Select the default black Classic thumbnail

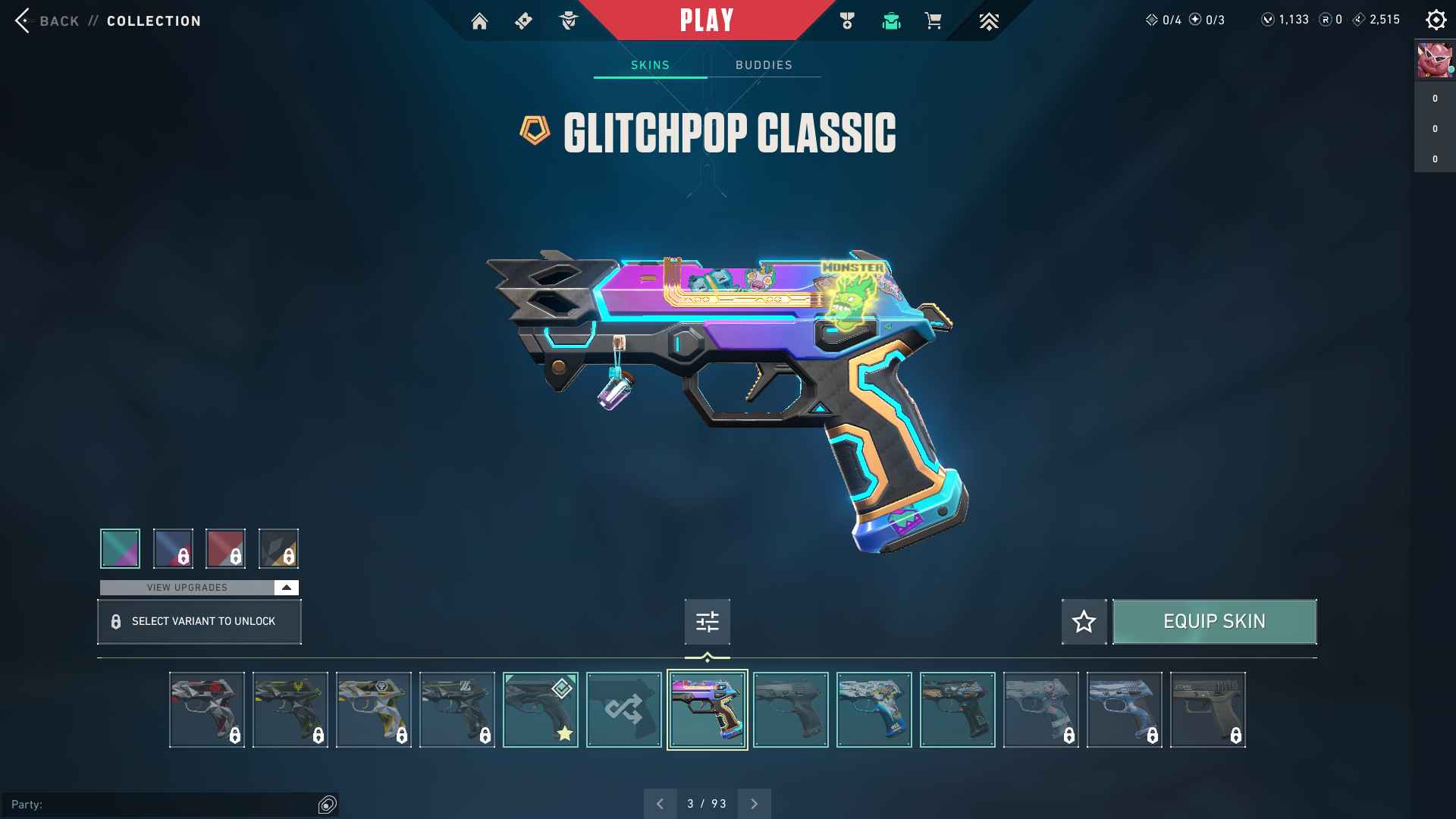tap(790, 710)
